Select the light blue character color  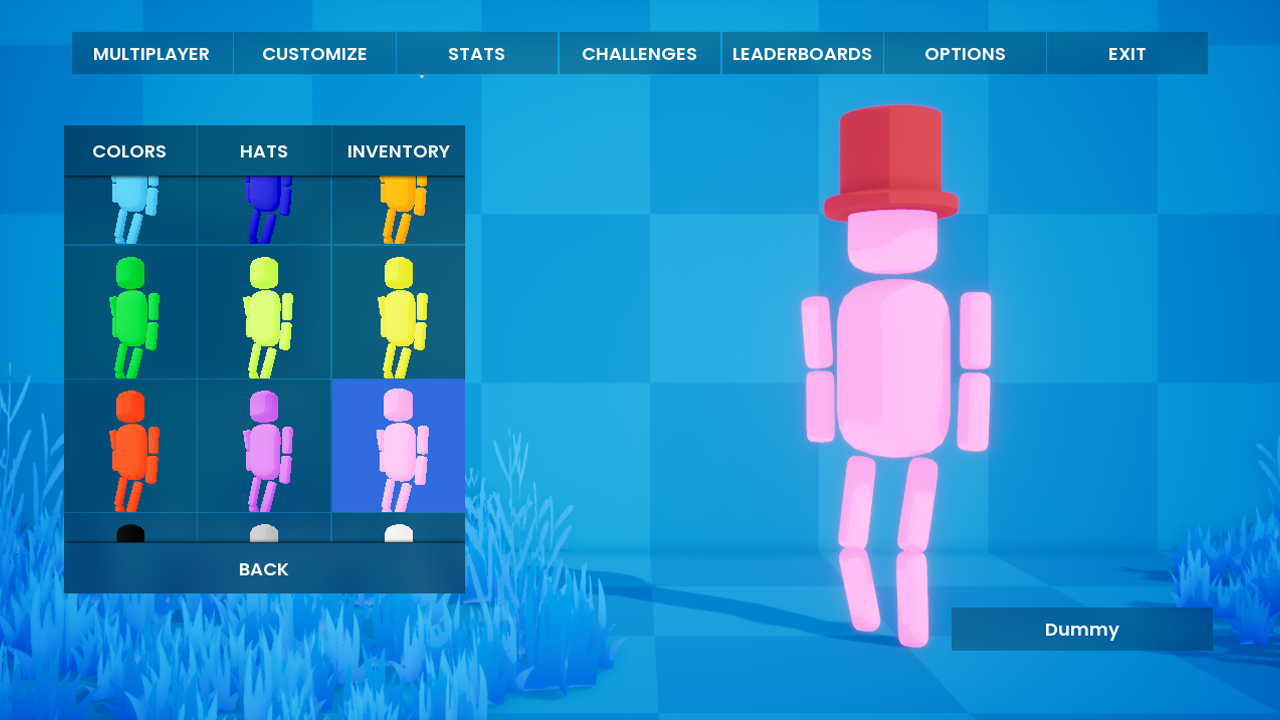pos(130,210)
